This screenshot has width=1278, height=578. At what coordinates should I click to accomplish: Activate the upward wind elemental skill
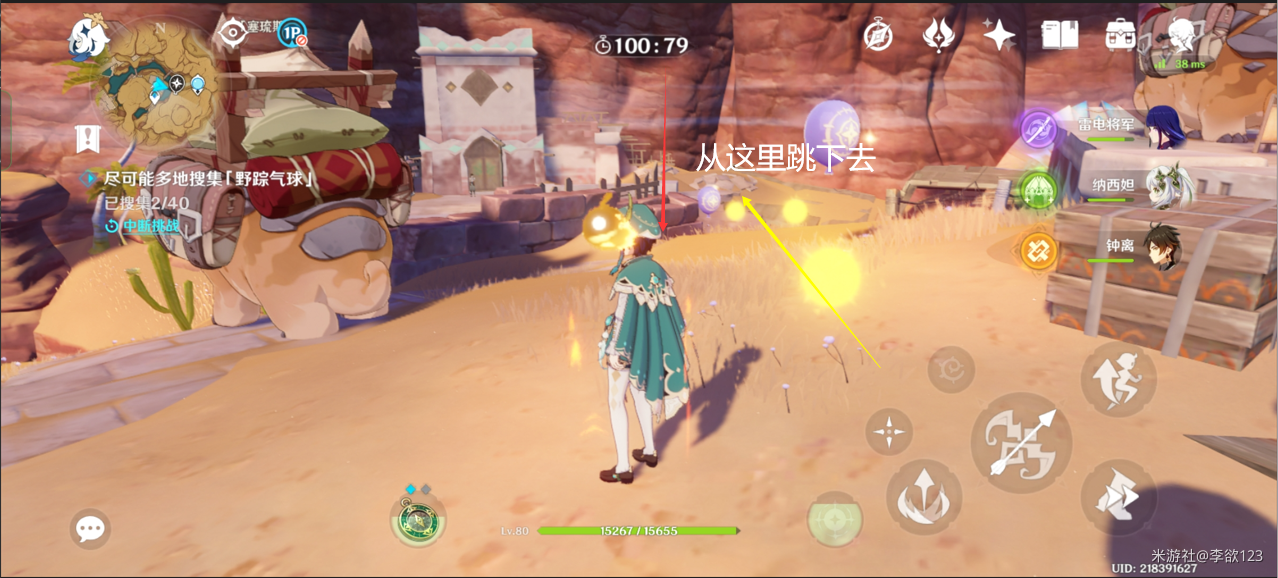924,497
